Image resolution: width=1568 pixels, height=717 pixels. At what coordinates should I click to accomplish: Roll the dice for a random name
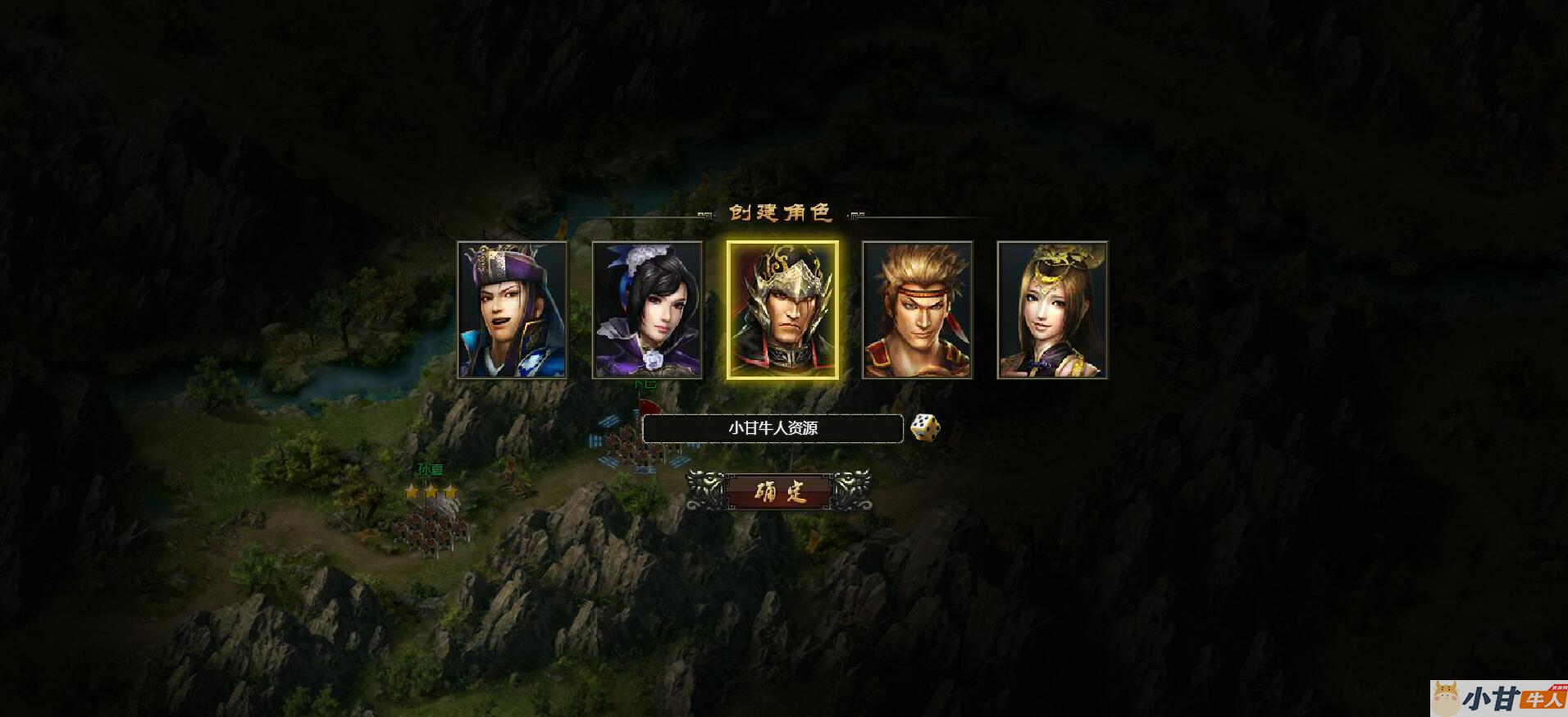[x=925, y=427]
